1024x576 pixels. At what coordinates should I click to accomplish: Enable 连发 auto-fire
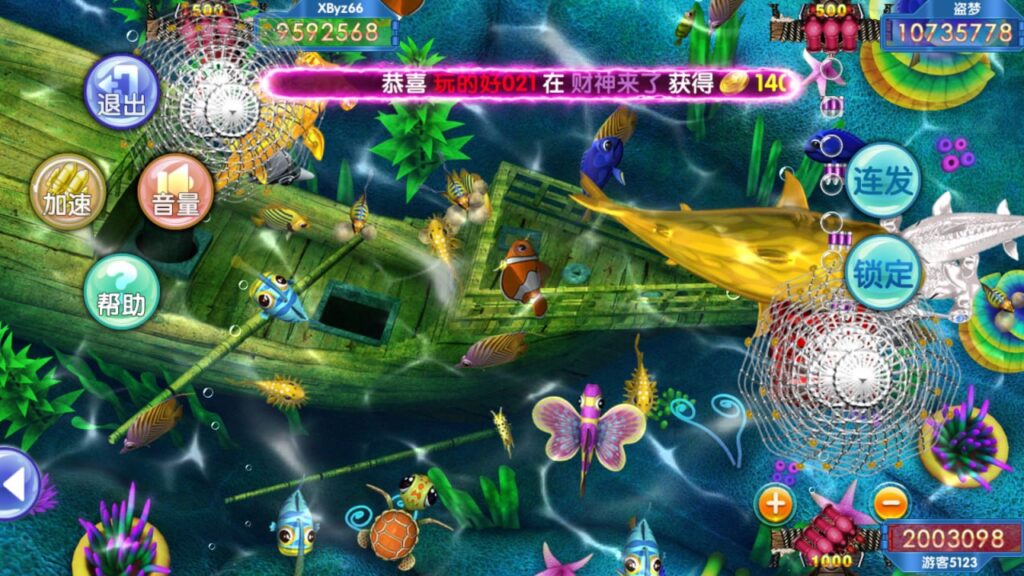[883, 181]
